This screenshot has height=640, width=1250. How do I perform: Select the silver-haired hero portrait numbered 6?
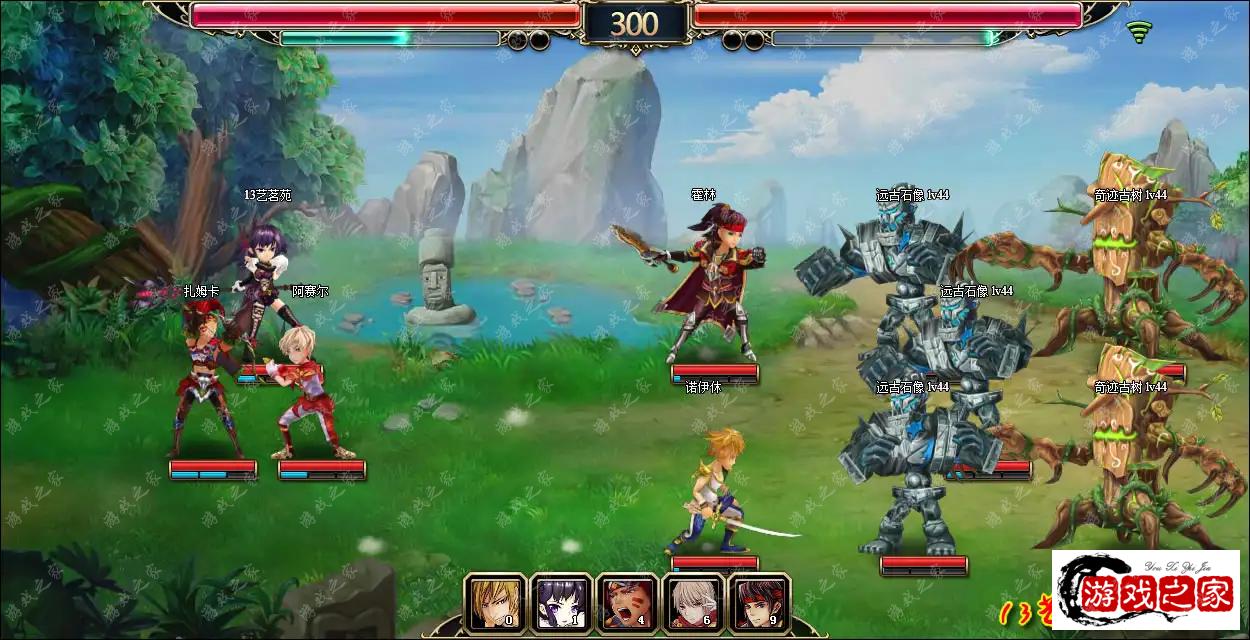(x=692, y=603)
